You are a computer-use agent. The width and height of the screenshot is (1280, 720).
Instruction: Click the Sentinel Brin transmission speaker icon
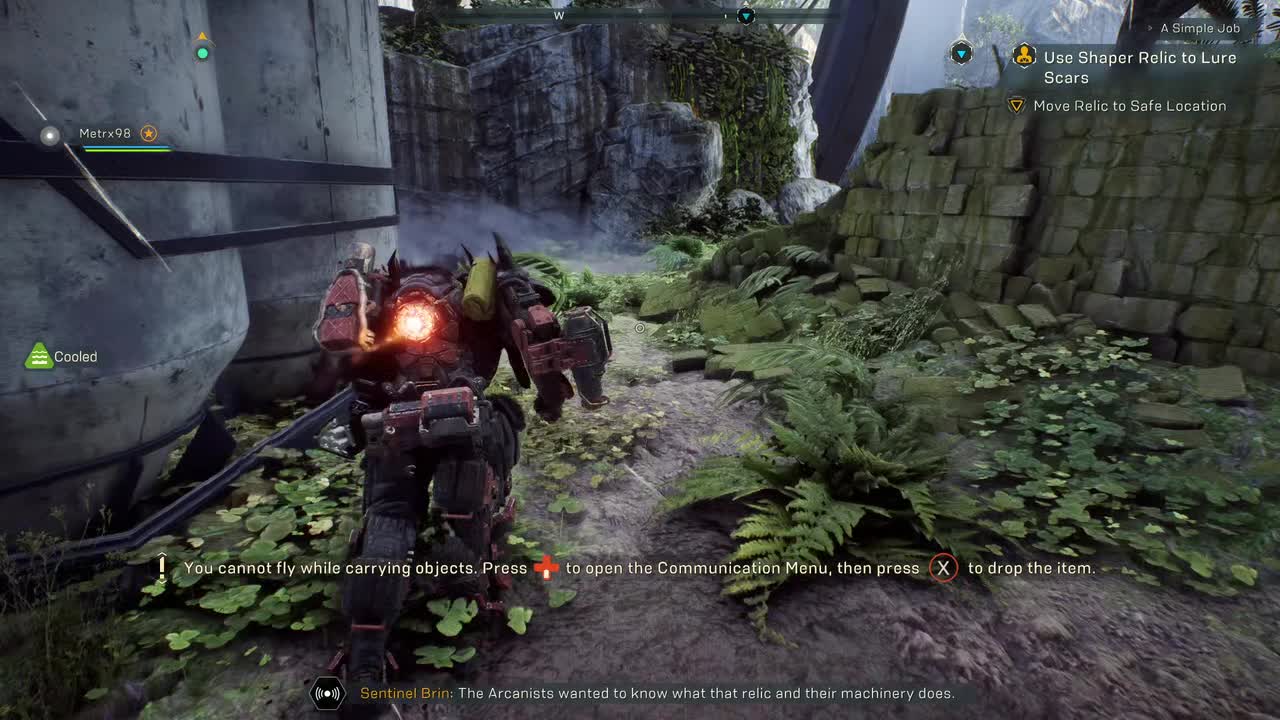(329, 693)
